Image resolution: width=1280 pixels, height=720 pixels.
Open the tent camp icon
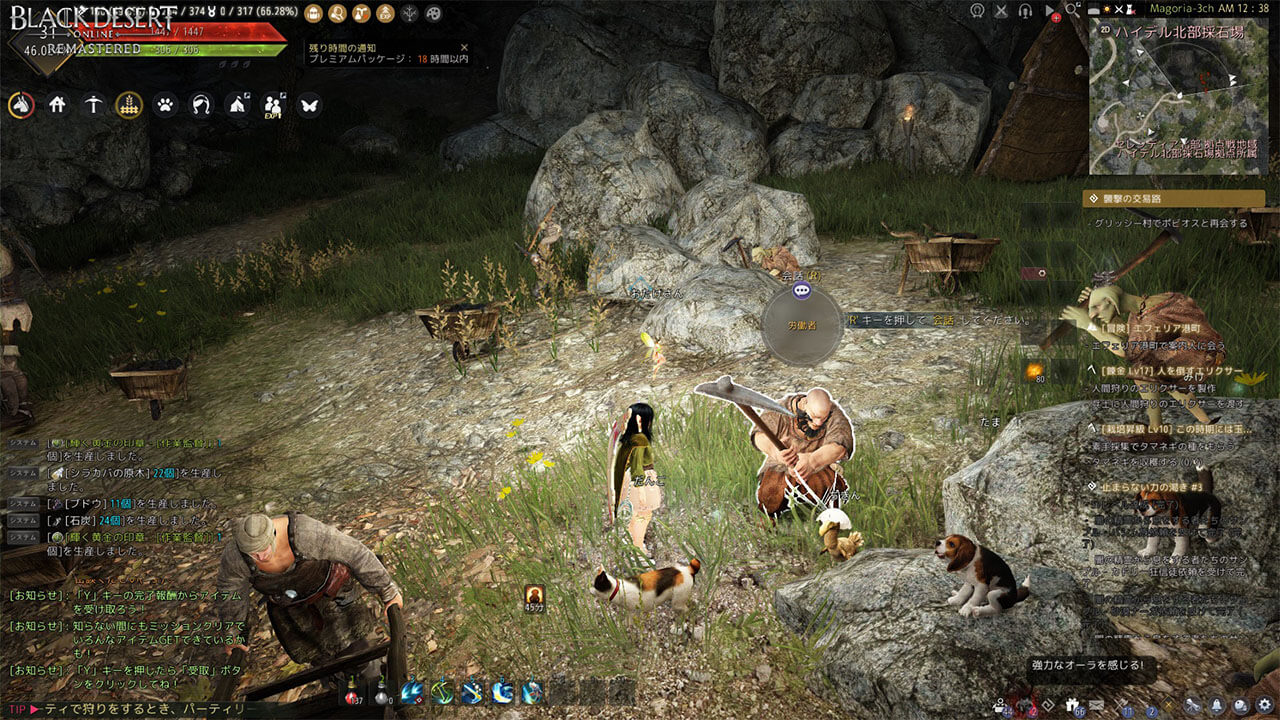click(x=237, y=104)
